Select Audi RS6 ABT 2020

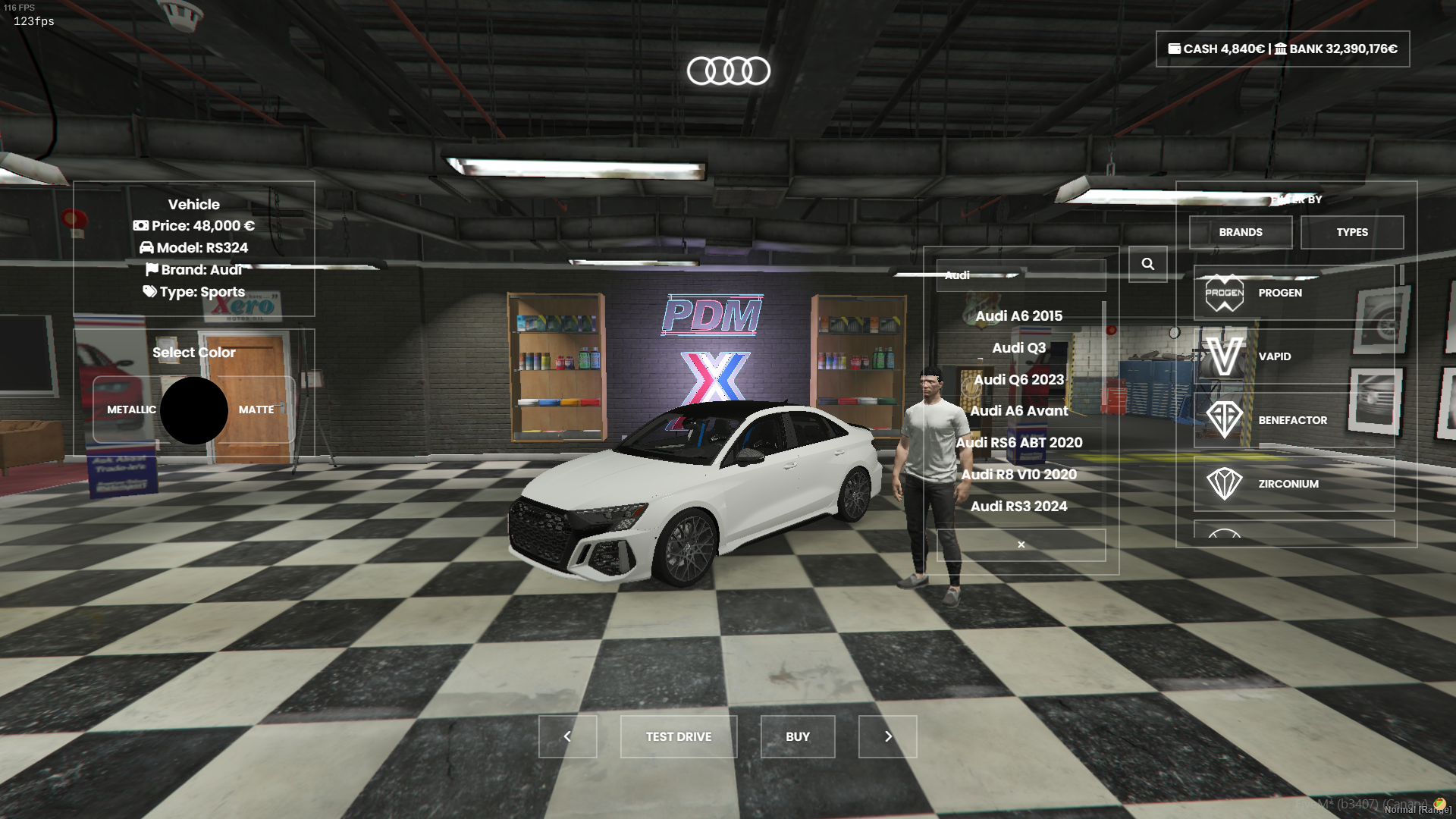point(1018,443)
